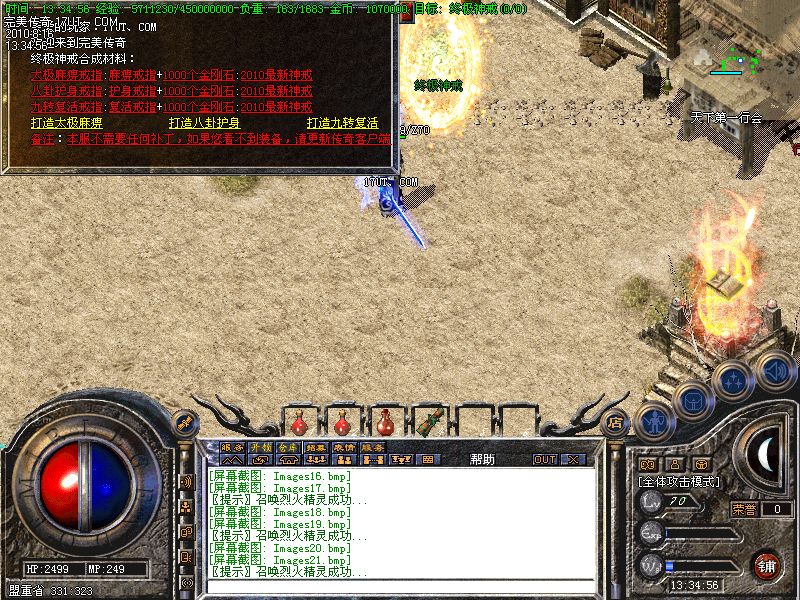
Task: Click the red 铺 stall button
Action: pyautogui.click(x=766, y=563)
